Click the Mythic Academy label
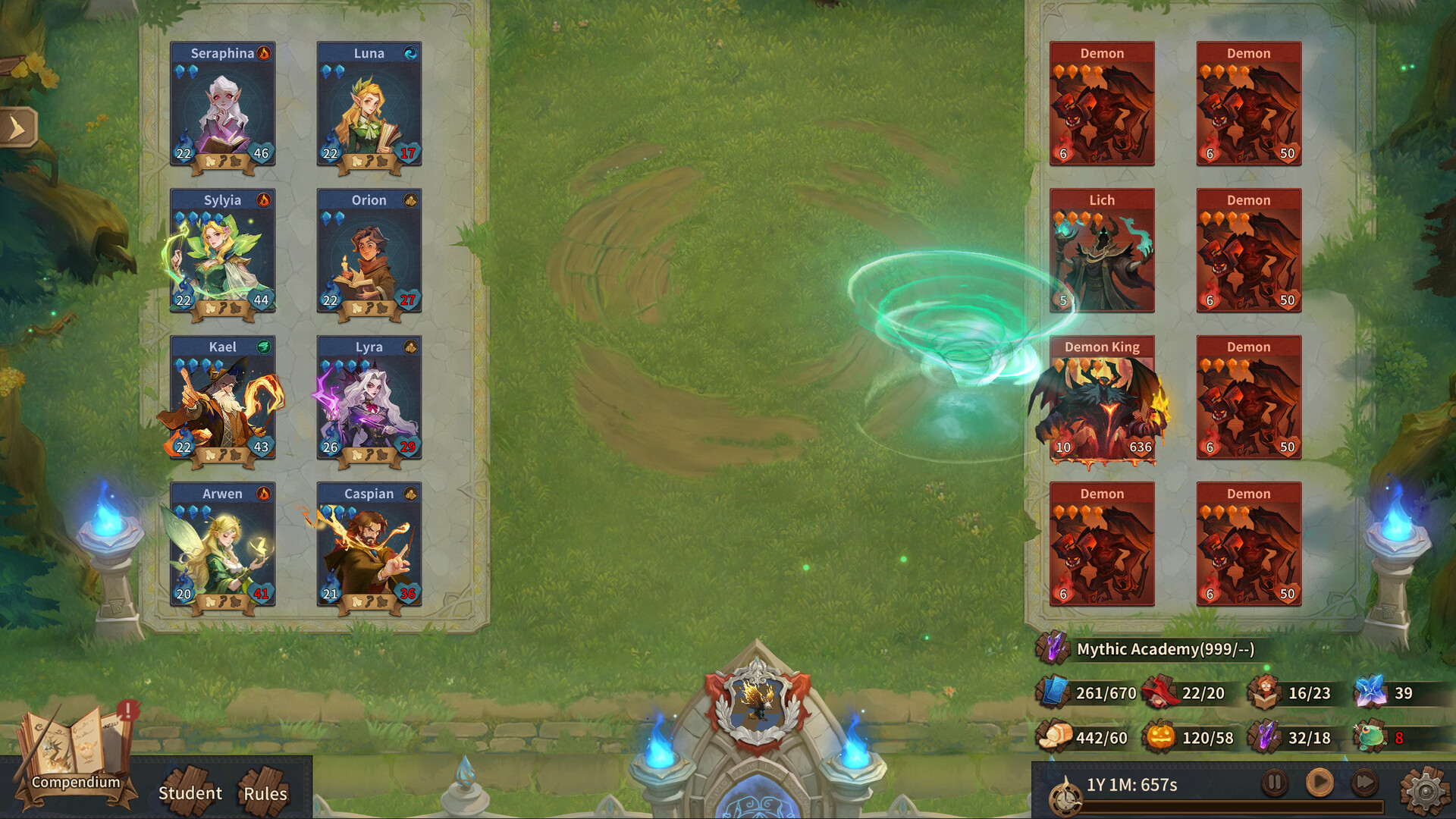Screen dimensions: 1456x819 [x=1166, y=651]
